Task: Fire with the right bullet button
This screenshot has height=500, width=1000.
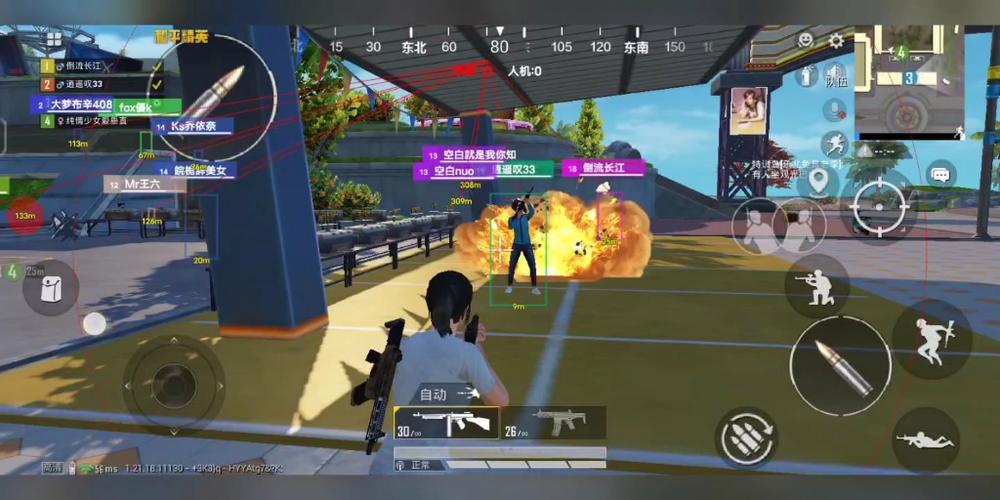Action: pyautogui.click(x=838, y=365)
